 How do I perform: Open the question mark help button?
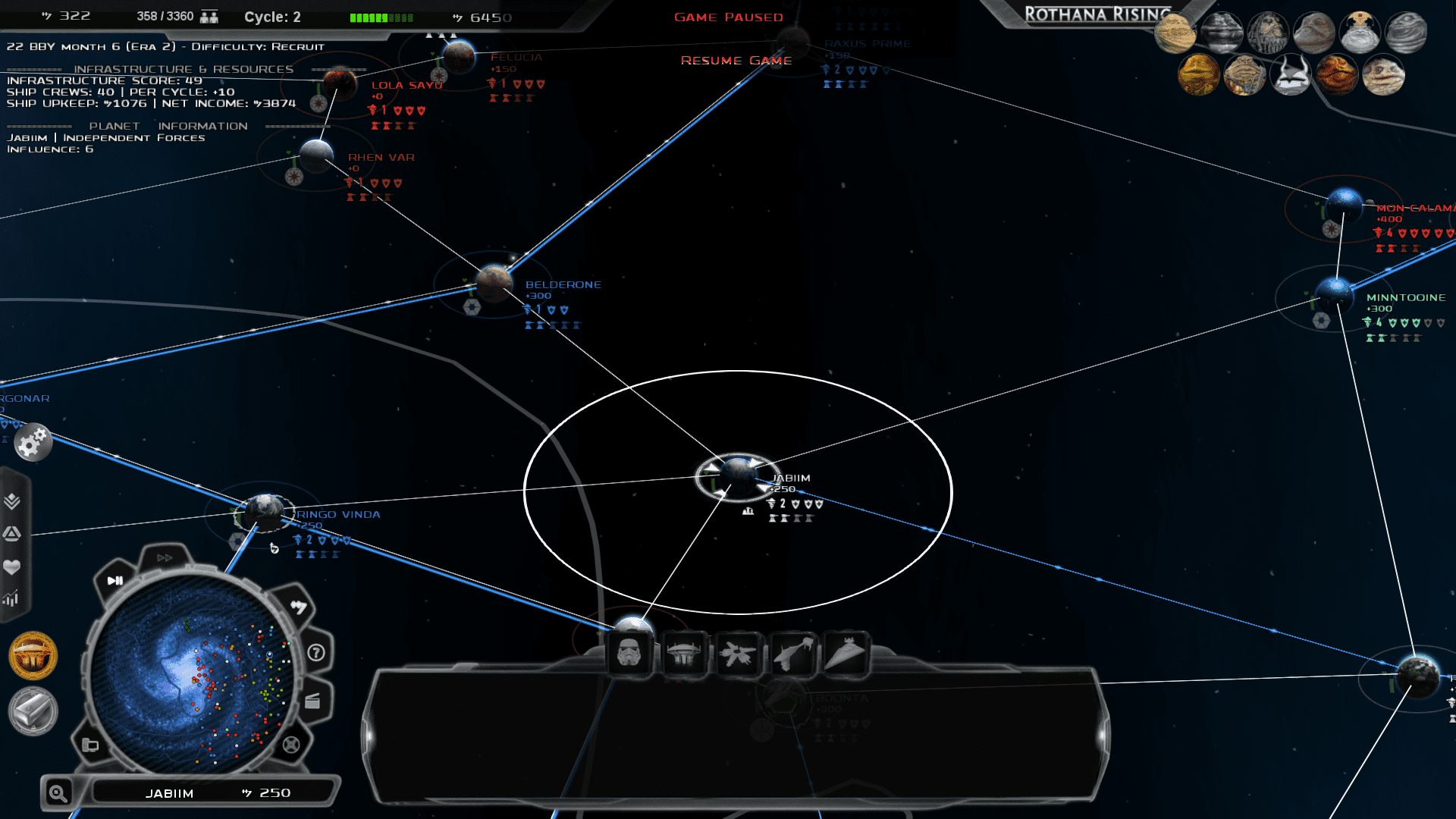pos(316,653)
